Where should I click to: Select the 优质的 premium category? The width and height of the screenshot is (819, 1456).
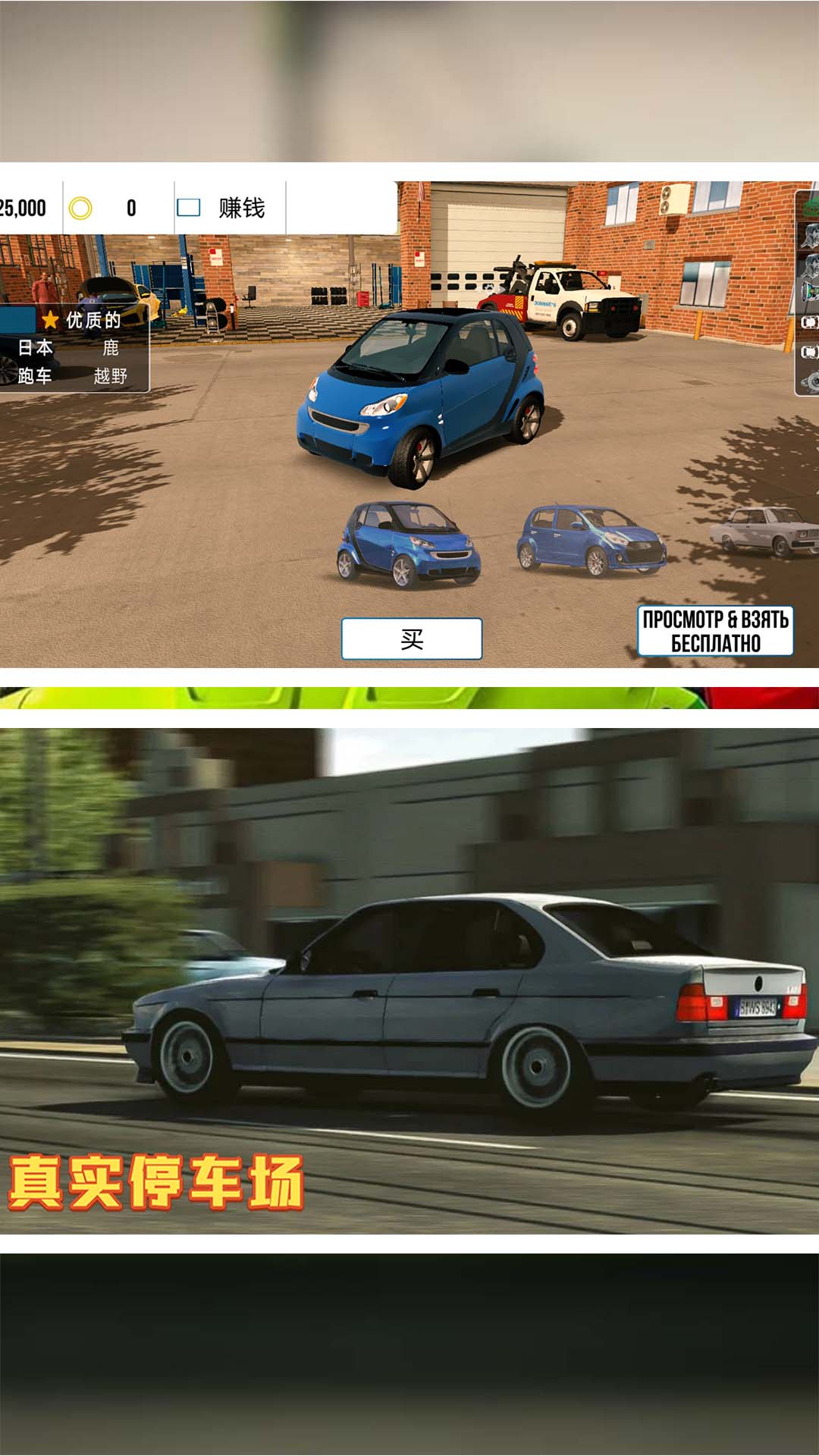click(83, 320)
